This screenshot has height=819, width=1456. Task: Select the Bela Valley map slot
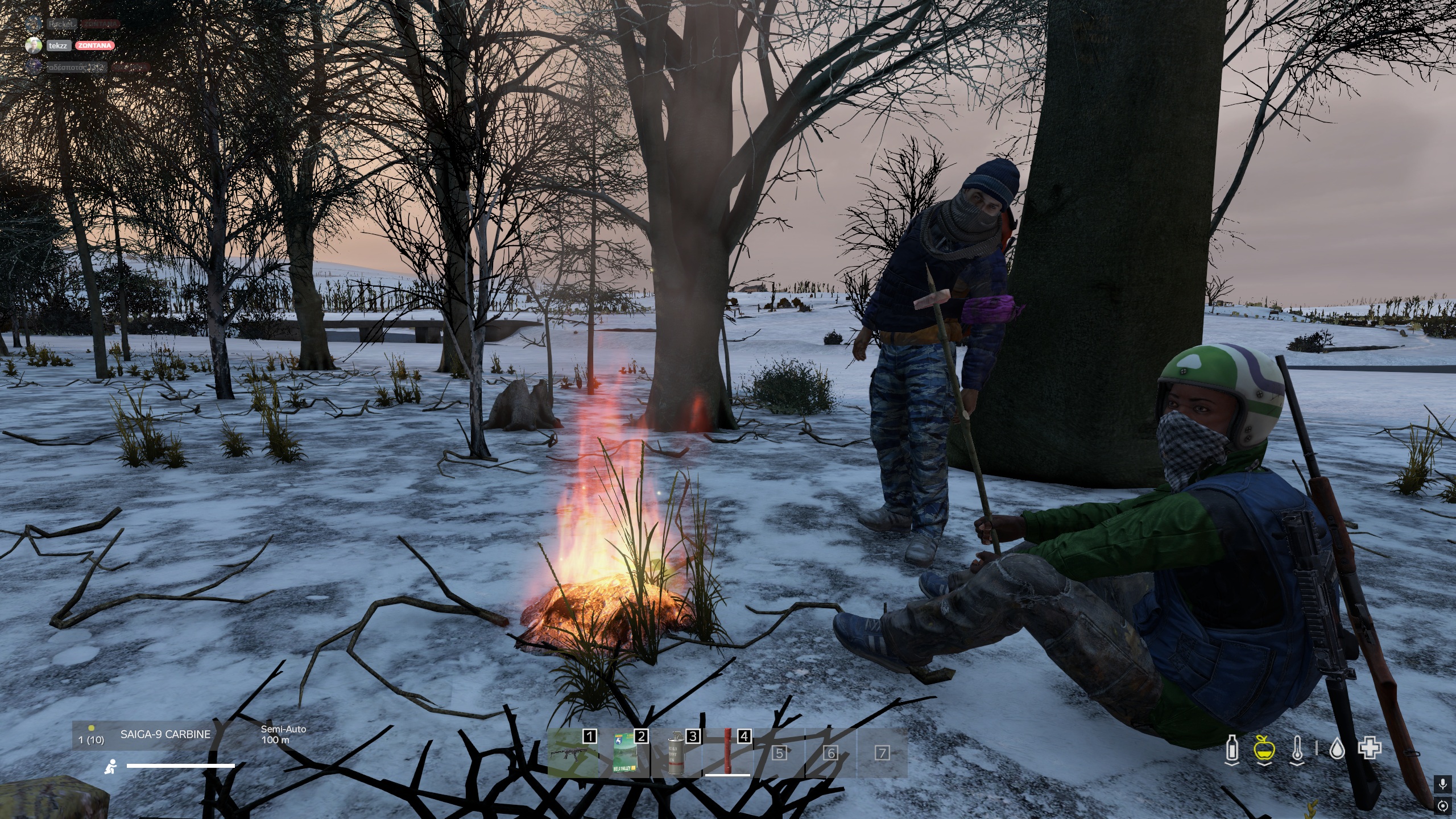tap(624, 752)
